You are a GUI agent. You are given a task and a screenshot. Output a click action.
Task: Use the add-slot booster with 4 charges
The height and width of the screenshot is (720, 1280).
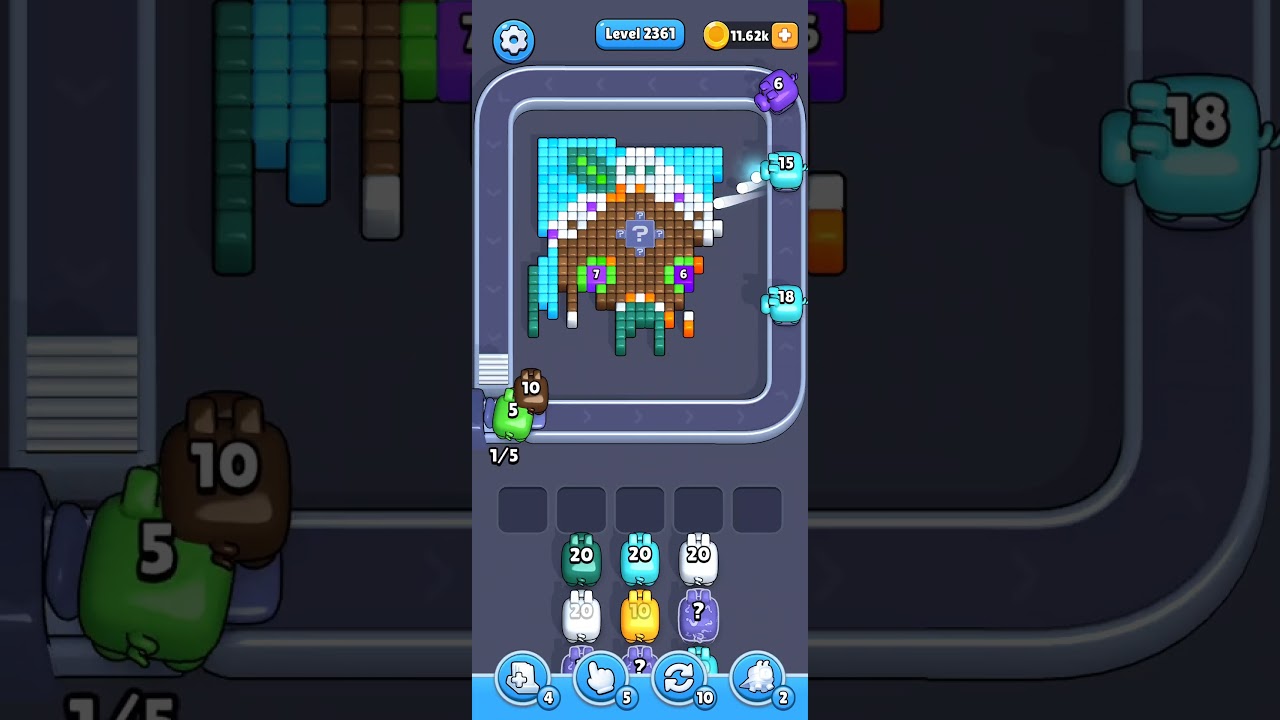(x=520, y=678)
